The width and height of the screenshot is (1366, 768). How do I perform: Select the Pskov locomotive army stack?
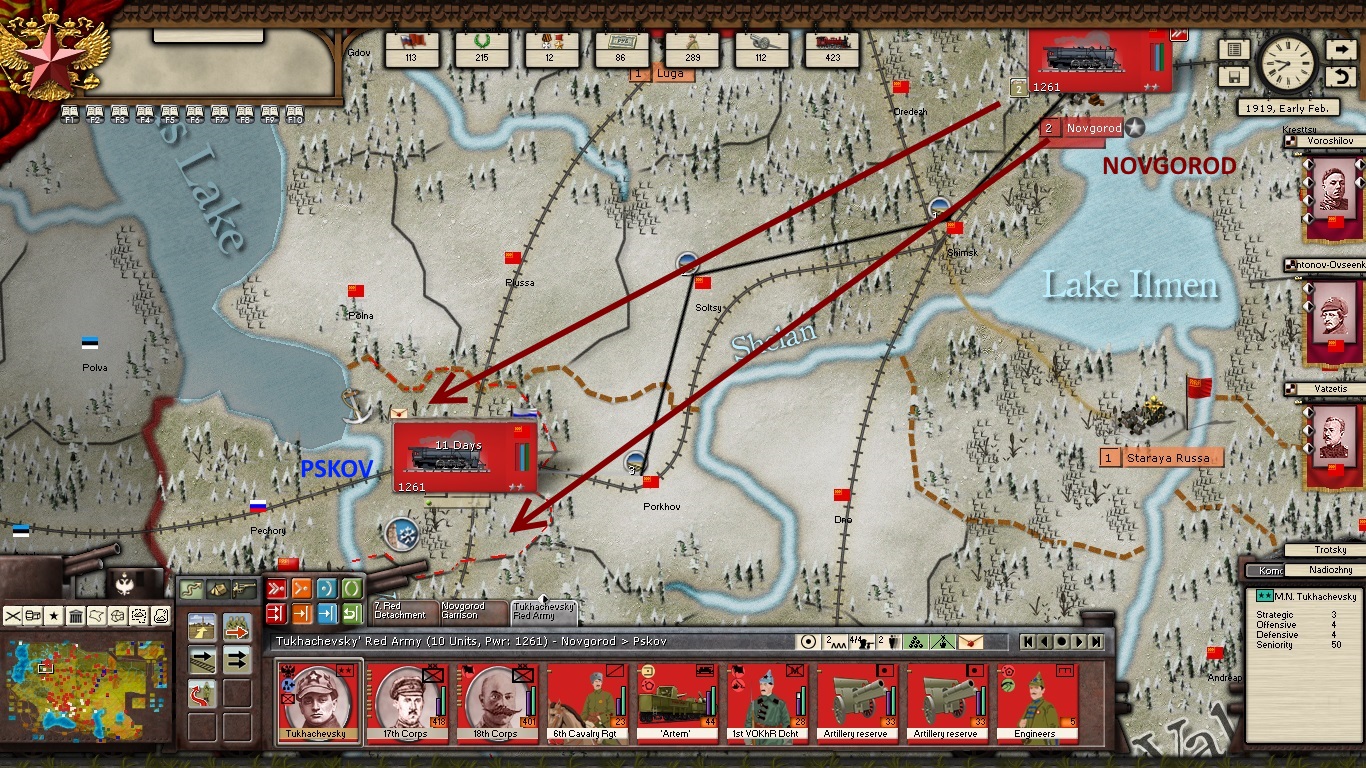tap(465, 458)
